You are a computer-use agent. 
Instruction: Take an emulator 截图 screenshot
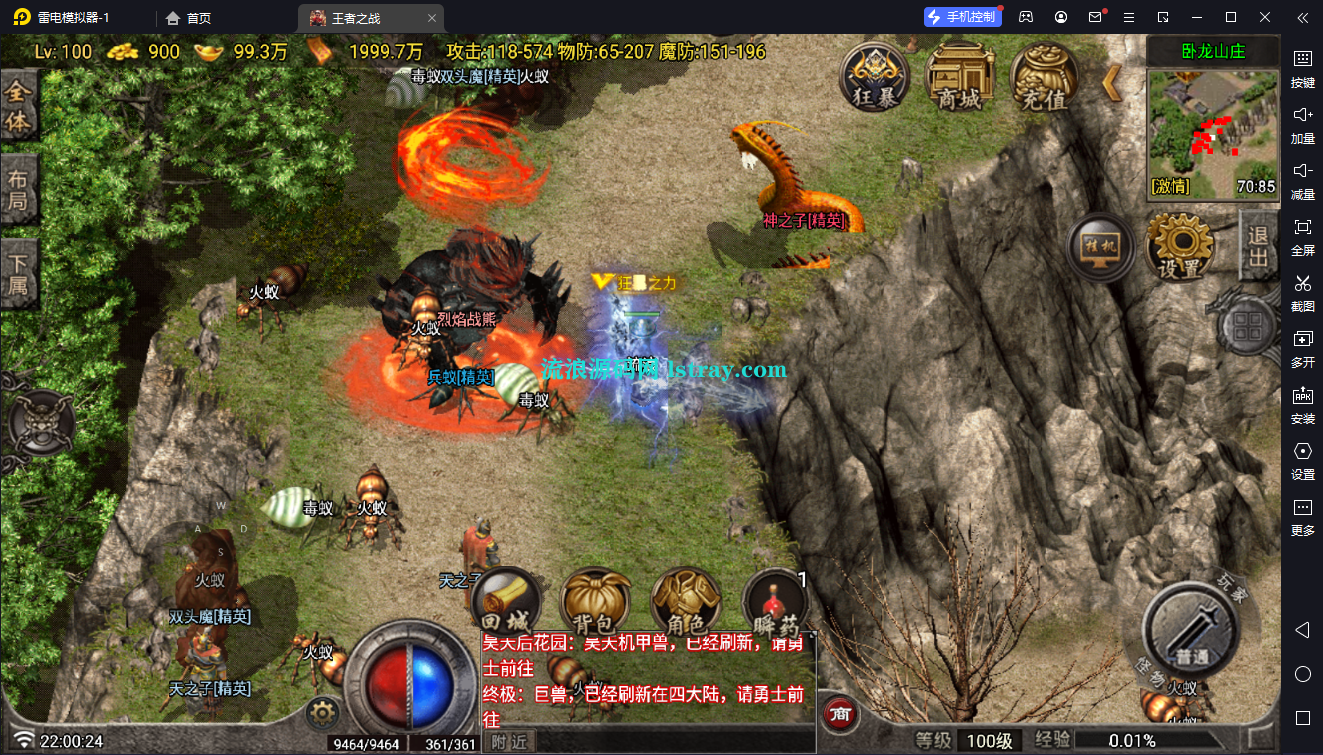pyautogui.click(x=1302, y=291)
